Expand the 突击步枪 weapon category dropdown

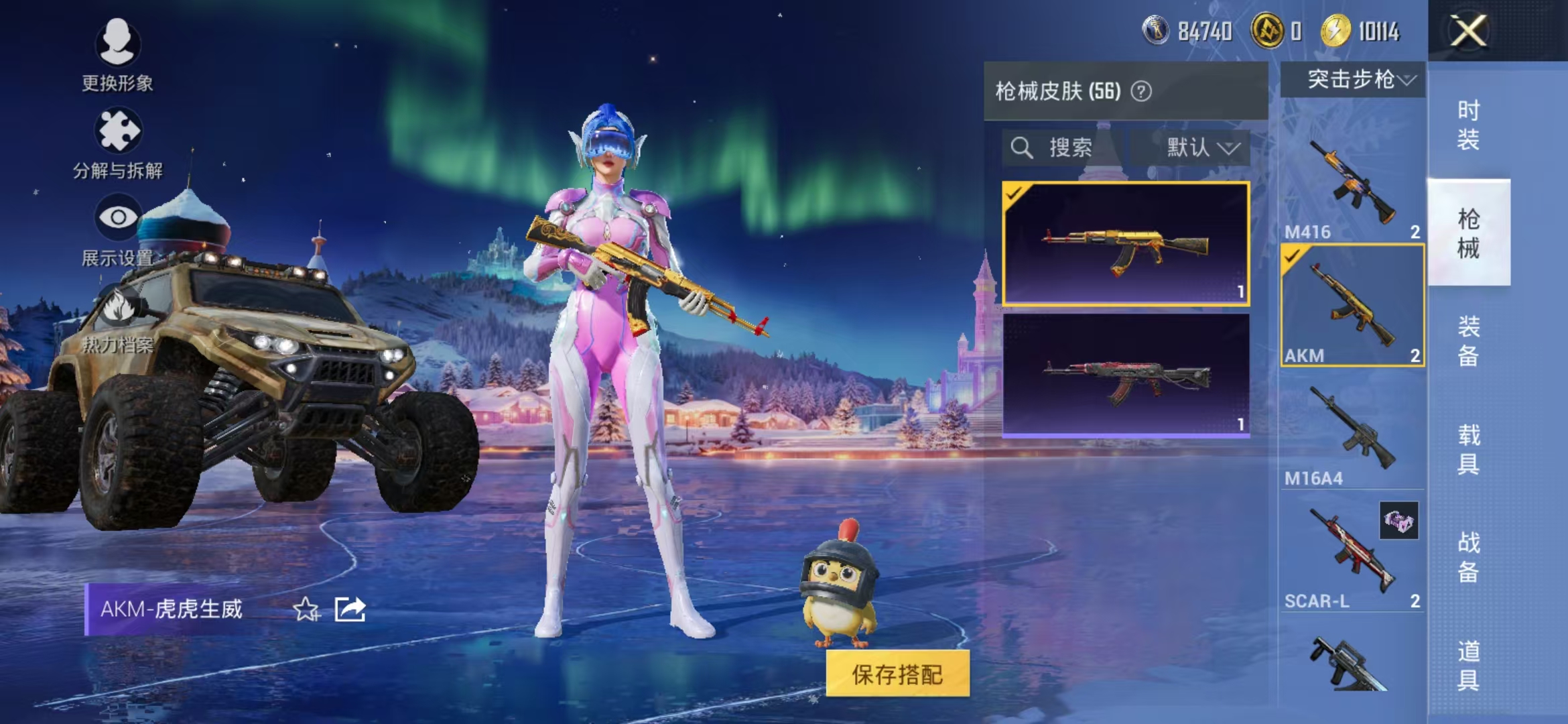click(x=1352, y=79)
